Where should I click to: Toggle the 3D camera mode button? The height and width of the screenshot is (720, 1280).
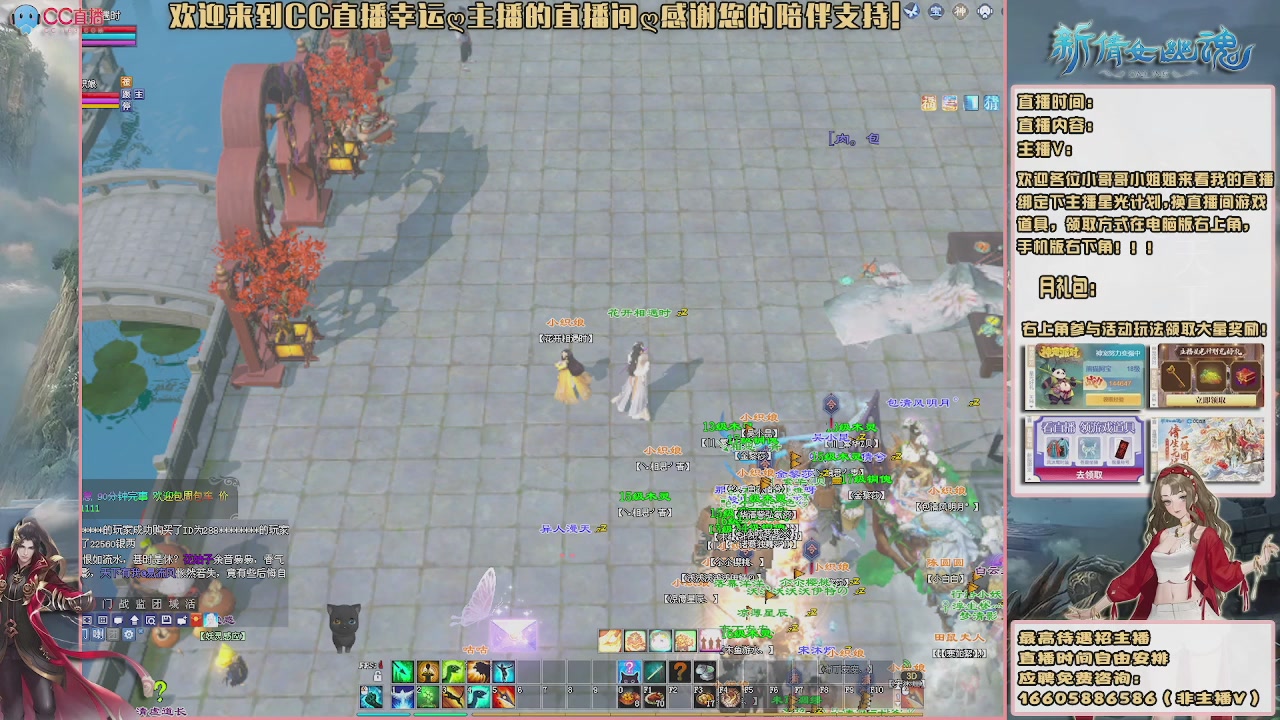tap(911, 676)
